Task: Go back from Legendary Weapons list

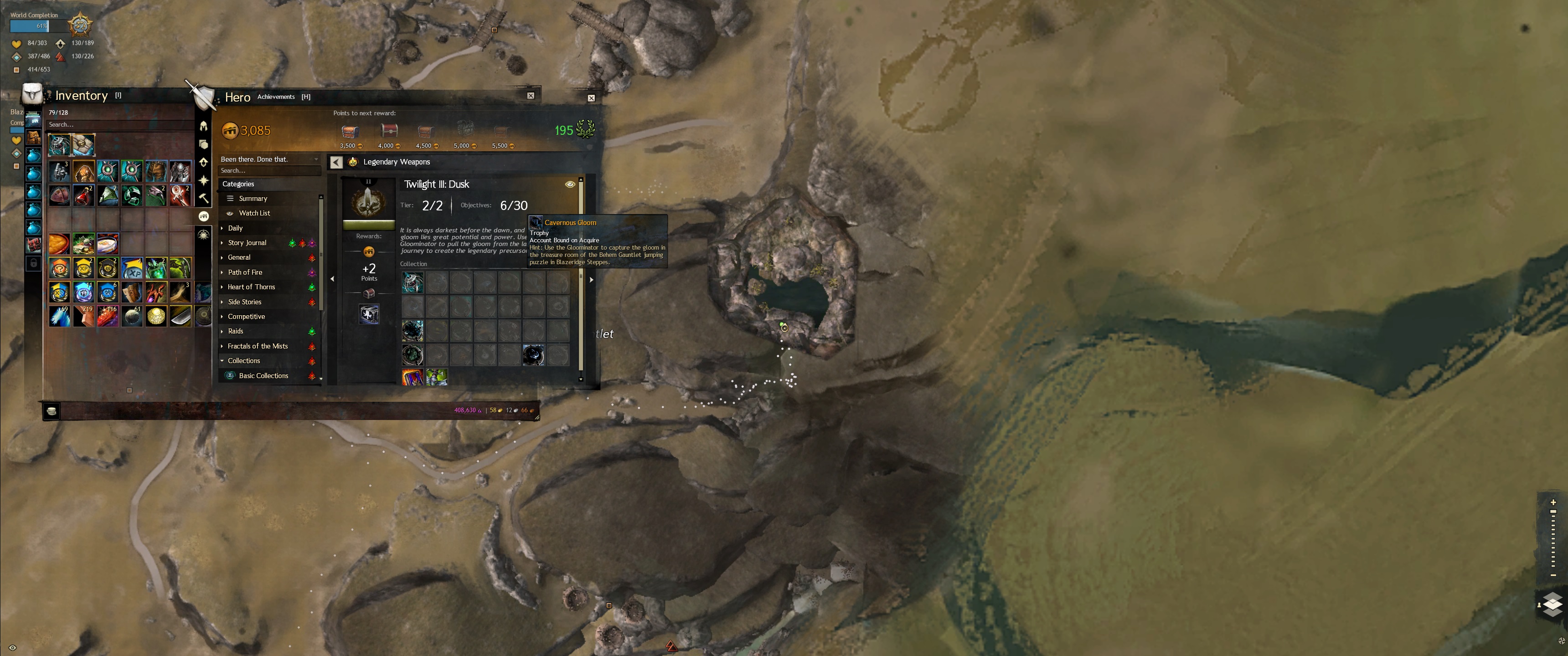Action: tap(336, 162)
